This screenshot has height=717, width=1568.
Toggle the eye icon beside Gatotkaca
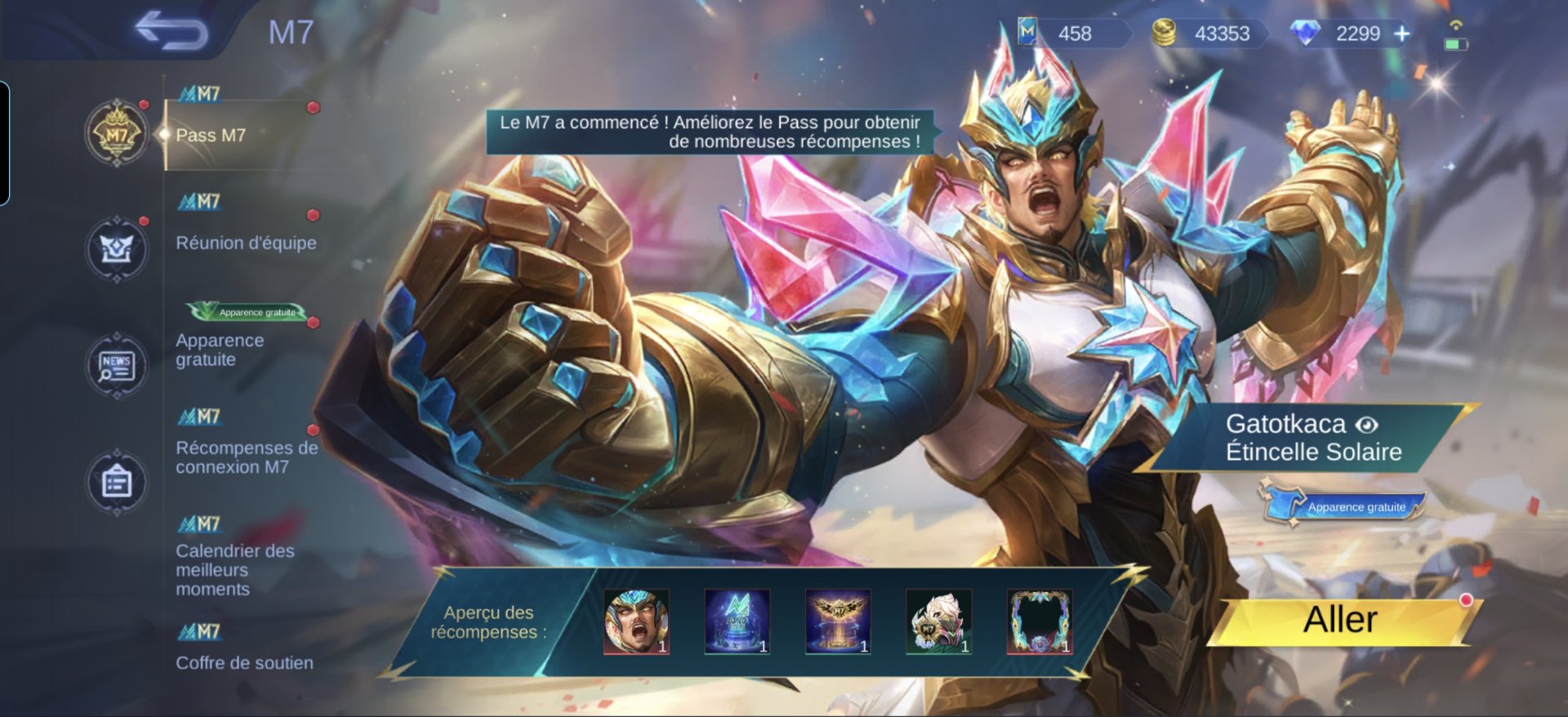pos(1367,425)
